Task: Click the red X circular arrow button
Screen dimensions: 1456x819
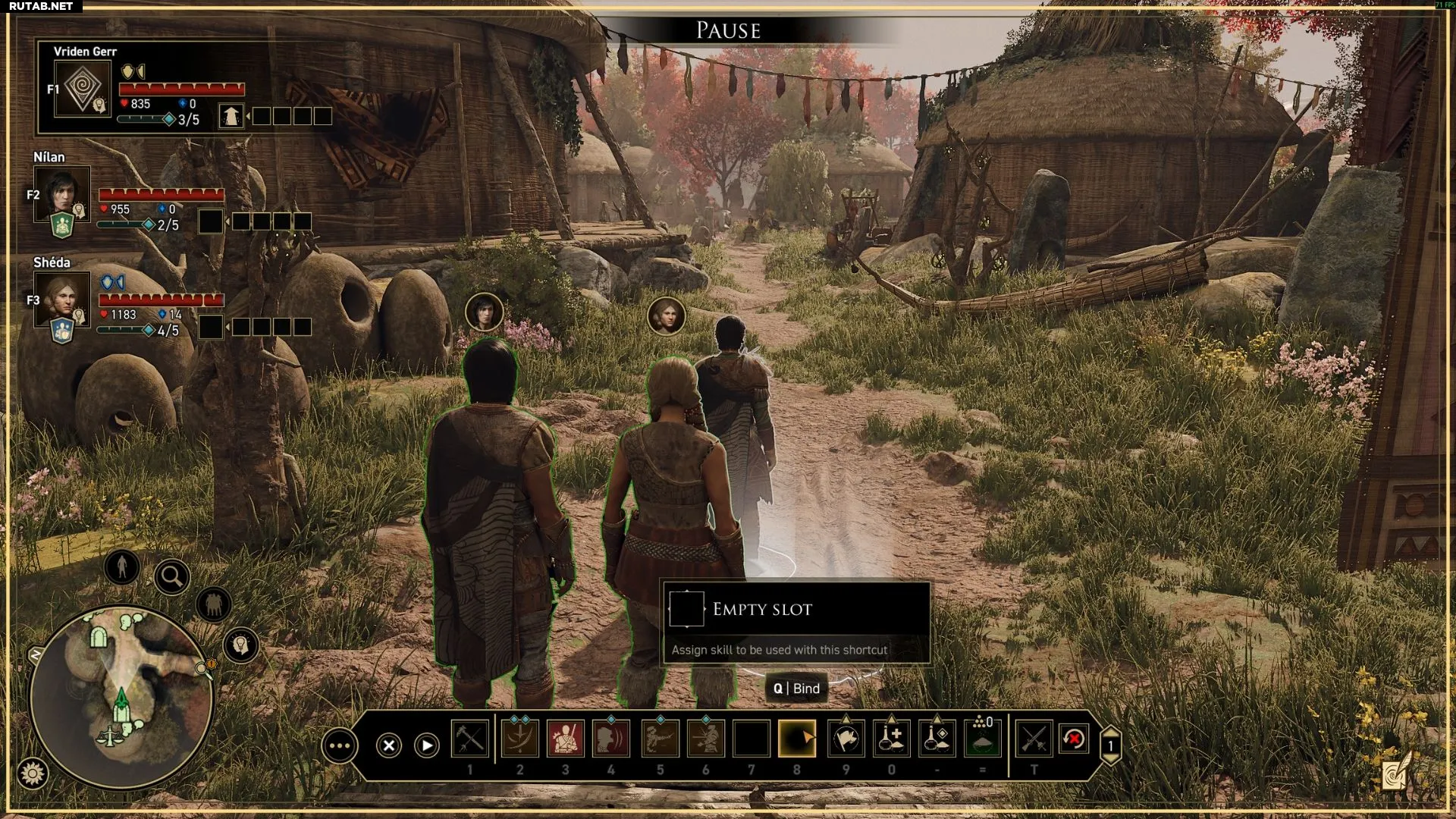Action: [x=1074, y=739]
